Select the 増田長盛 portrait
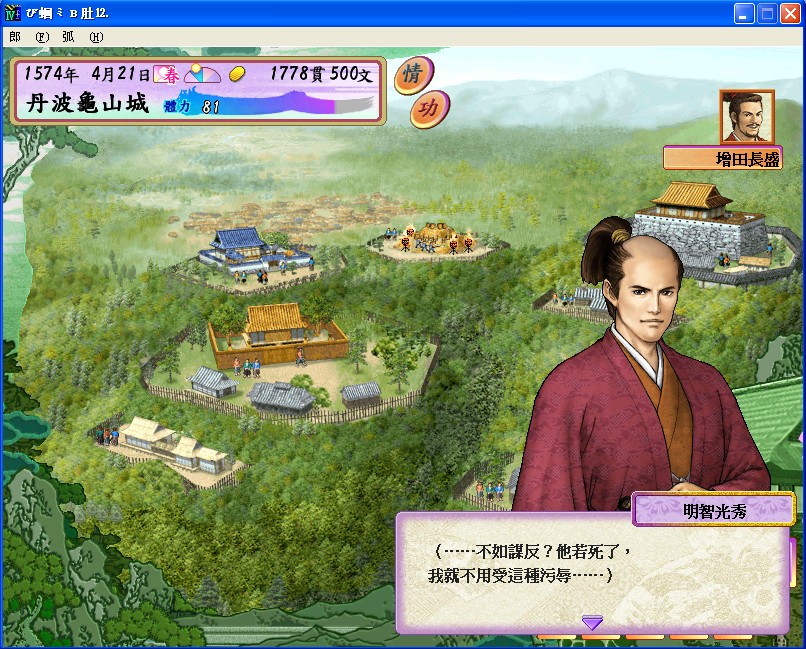 coord(745,116)
